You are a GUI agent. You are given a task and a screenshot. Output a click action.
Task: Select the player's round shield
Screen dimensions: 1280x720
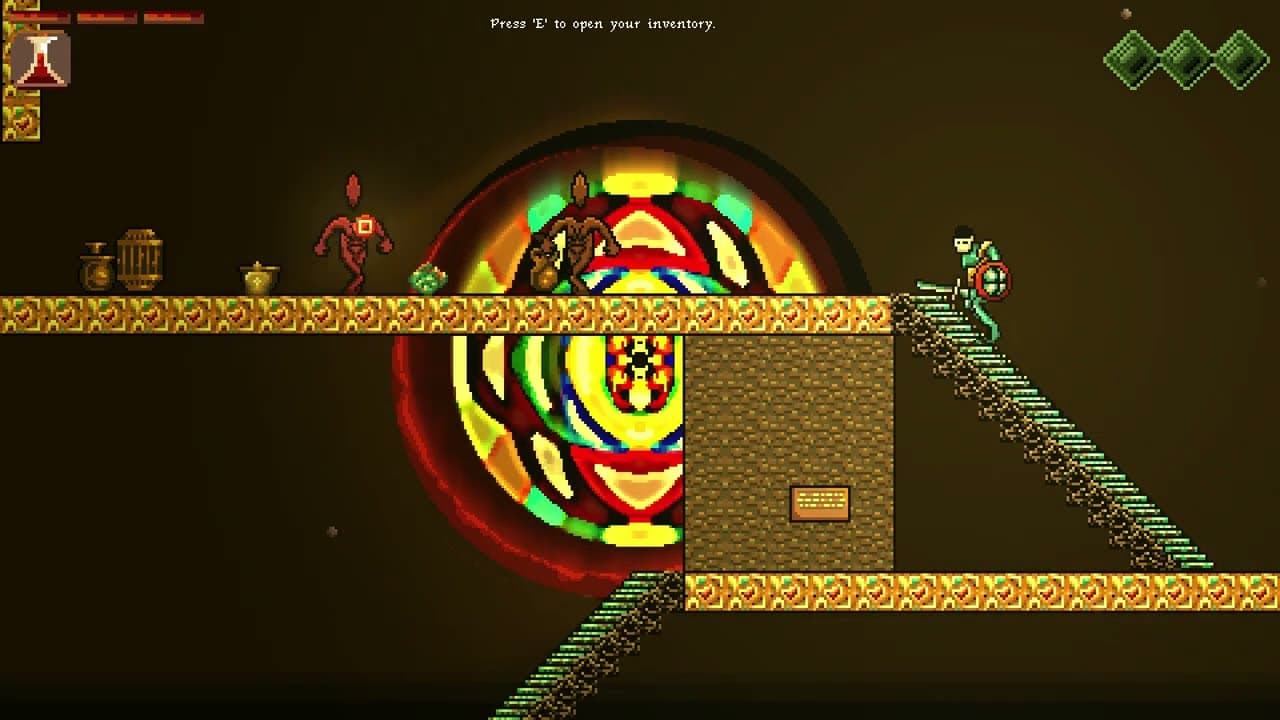[x=996, y=283]
